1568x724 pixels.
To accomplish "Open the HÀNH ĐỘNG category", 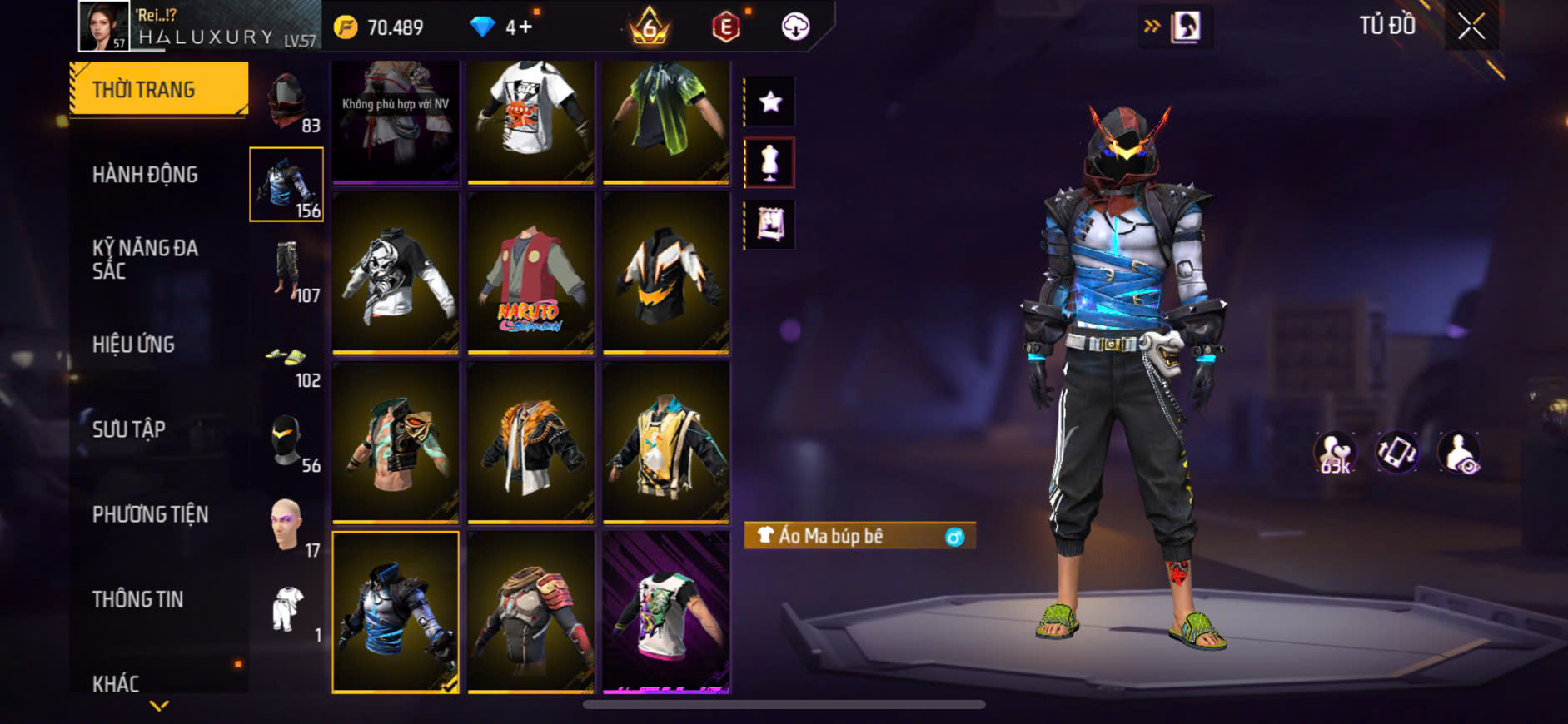I will point(145,175).
